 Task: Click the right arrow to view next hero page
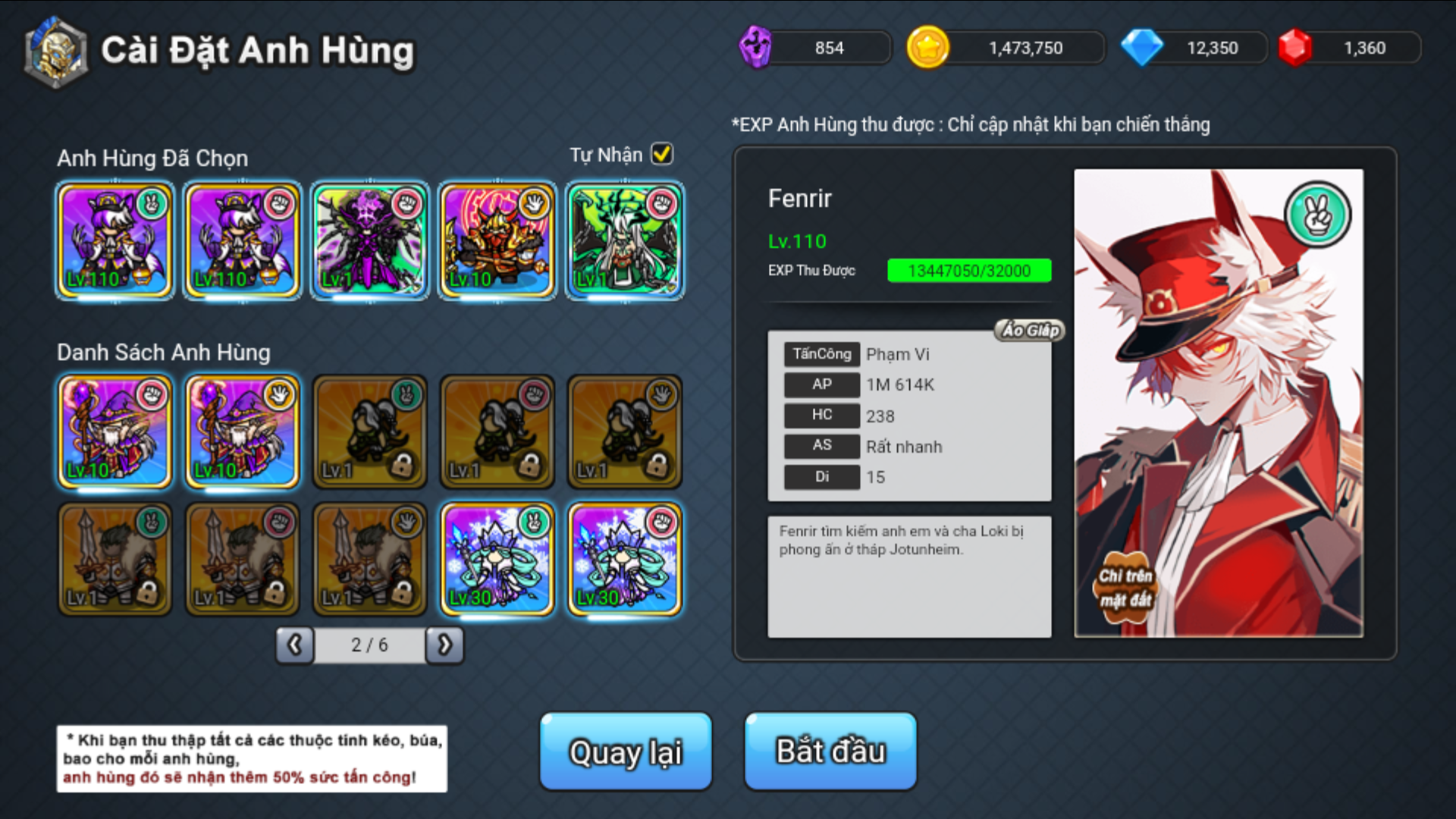point(445,645)
